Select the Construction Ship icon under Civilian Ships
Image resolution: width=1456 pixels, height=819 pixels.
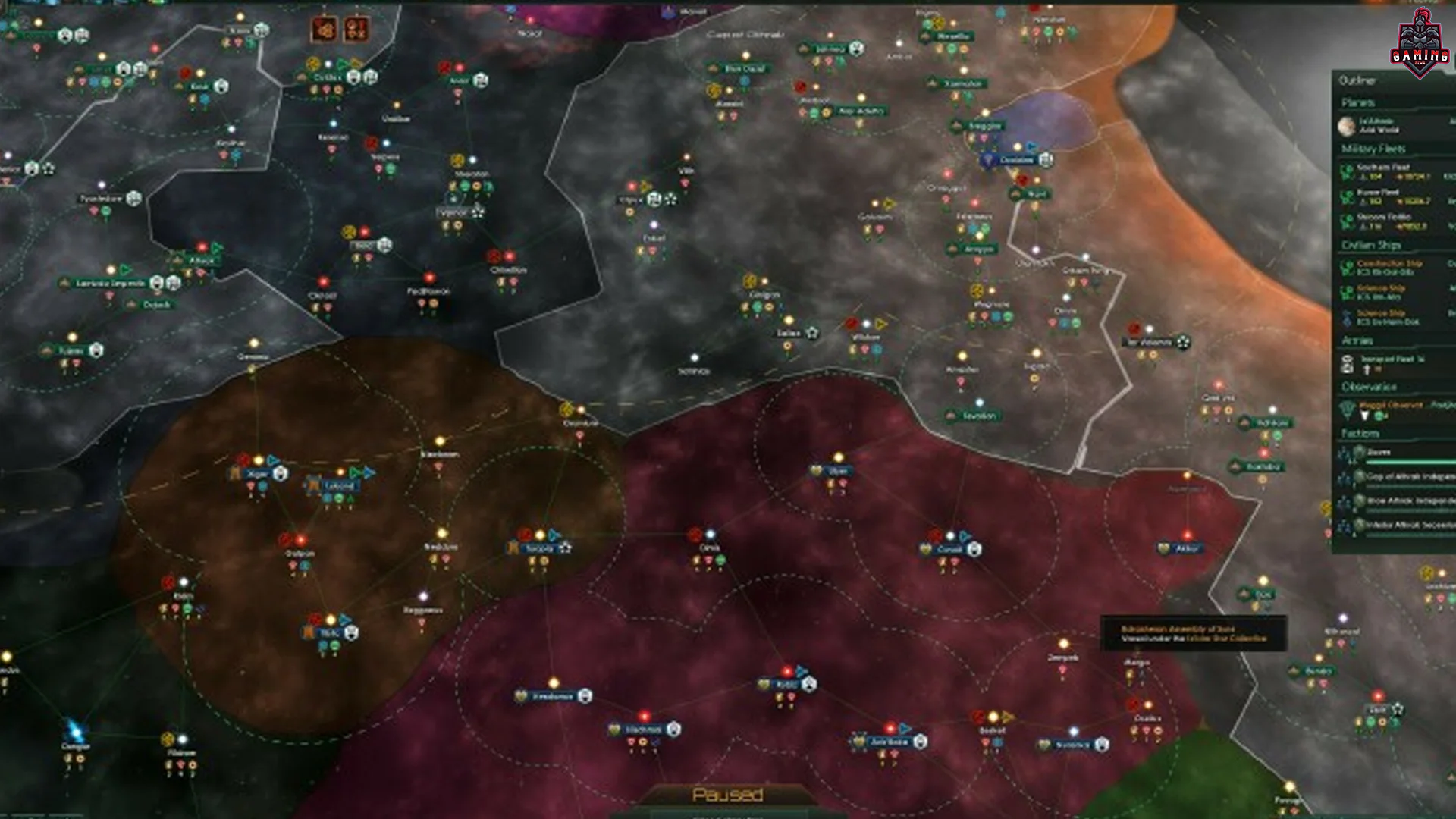[1348, 265]
